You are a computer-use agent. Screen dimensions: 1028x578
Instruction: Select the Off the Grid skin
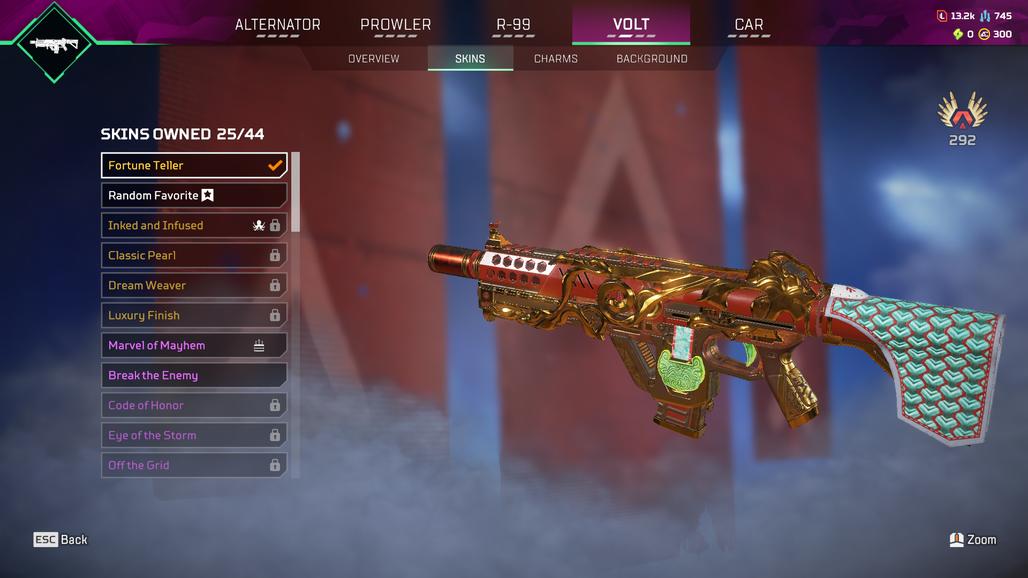click(x=194, y=465)
